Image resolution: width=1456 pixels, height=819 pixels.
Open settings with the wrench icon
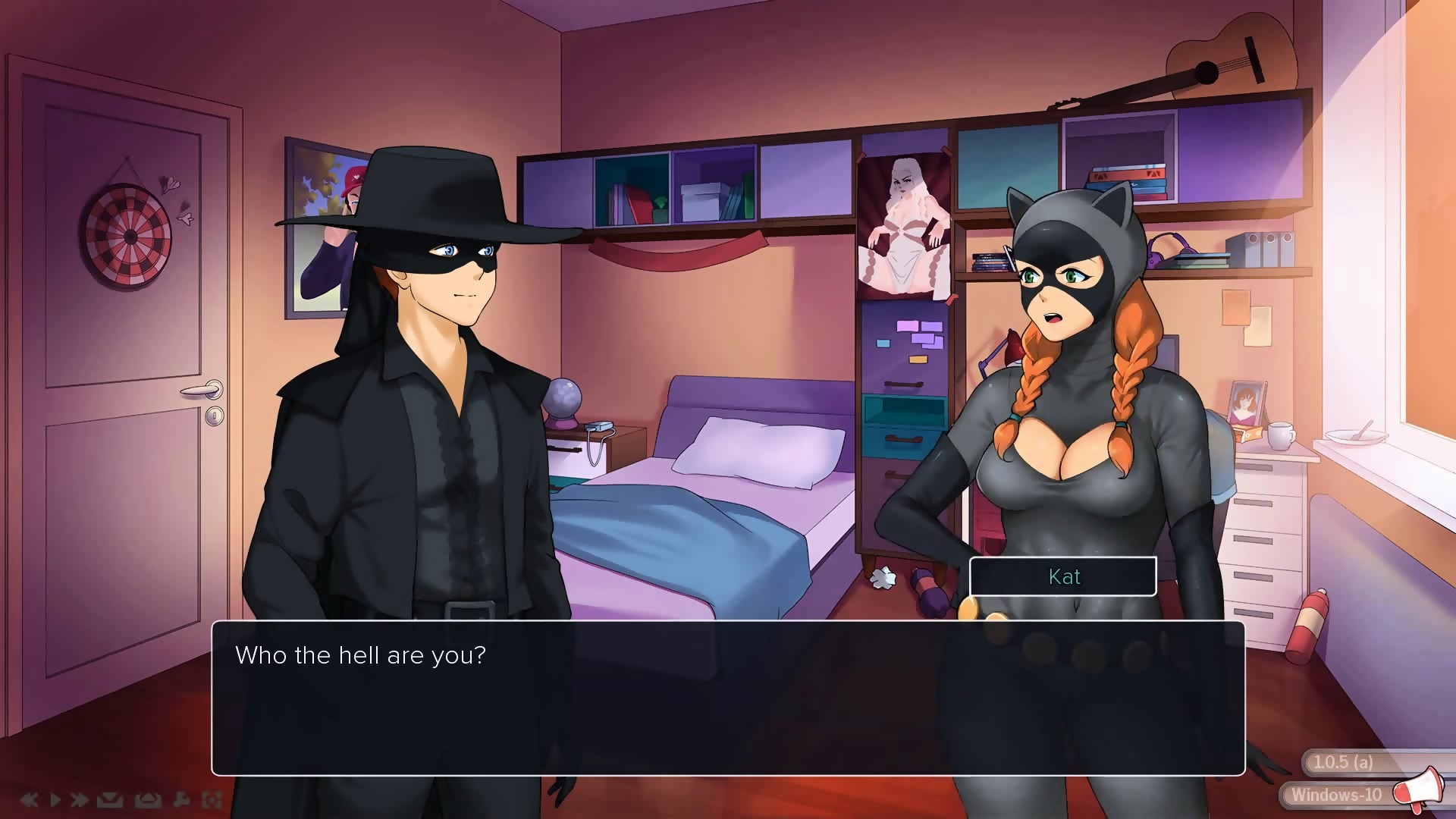point(181,799)
